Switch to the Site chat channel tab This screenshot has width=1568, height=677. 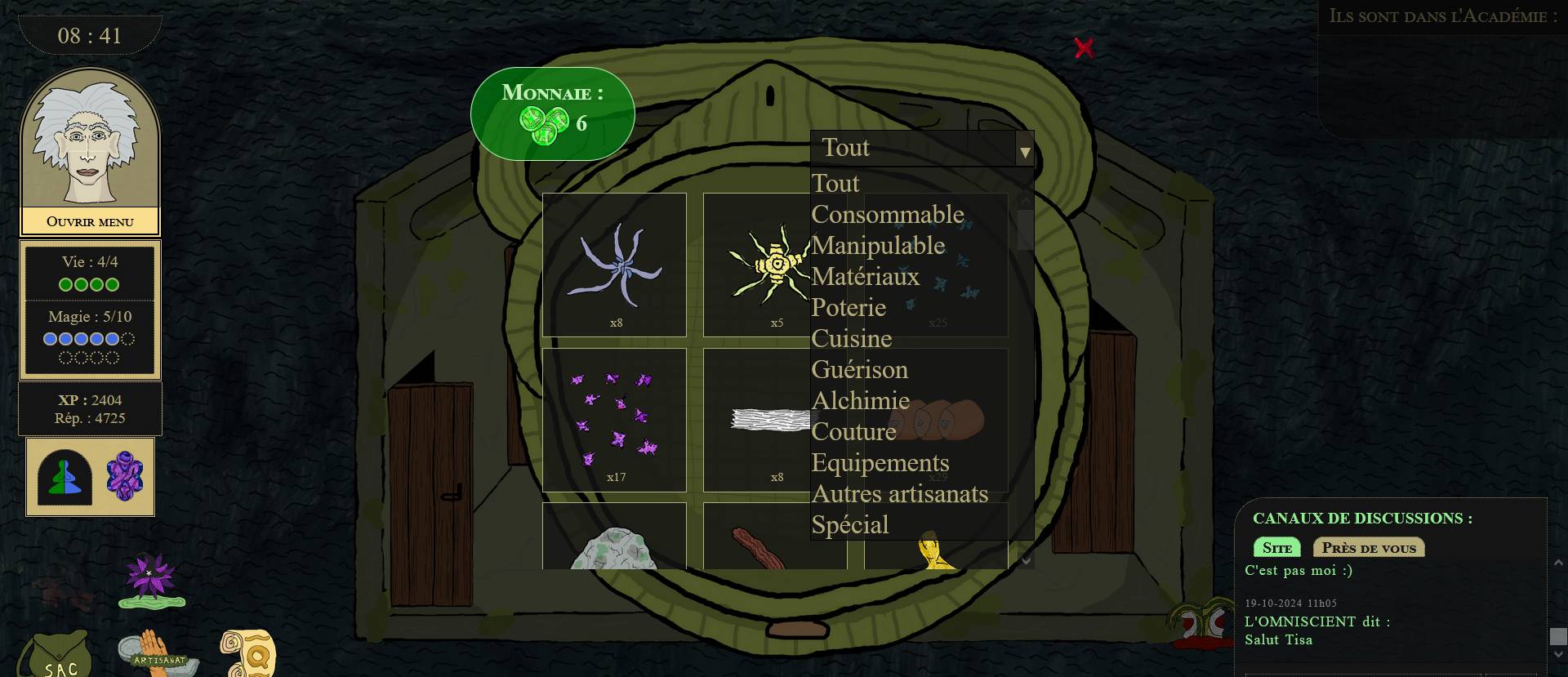point(1276,548)
